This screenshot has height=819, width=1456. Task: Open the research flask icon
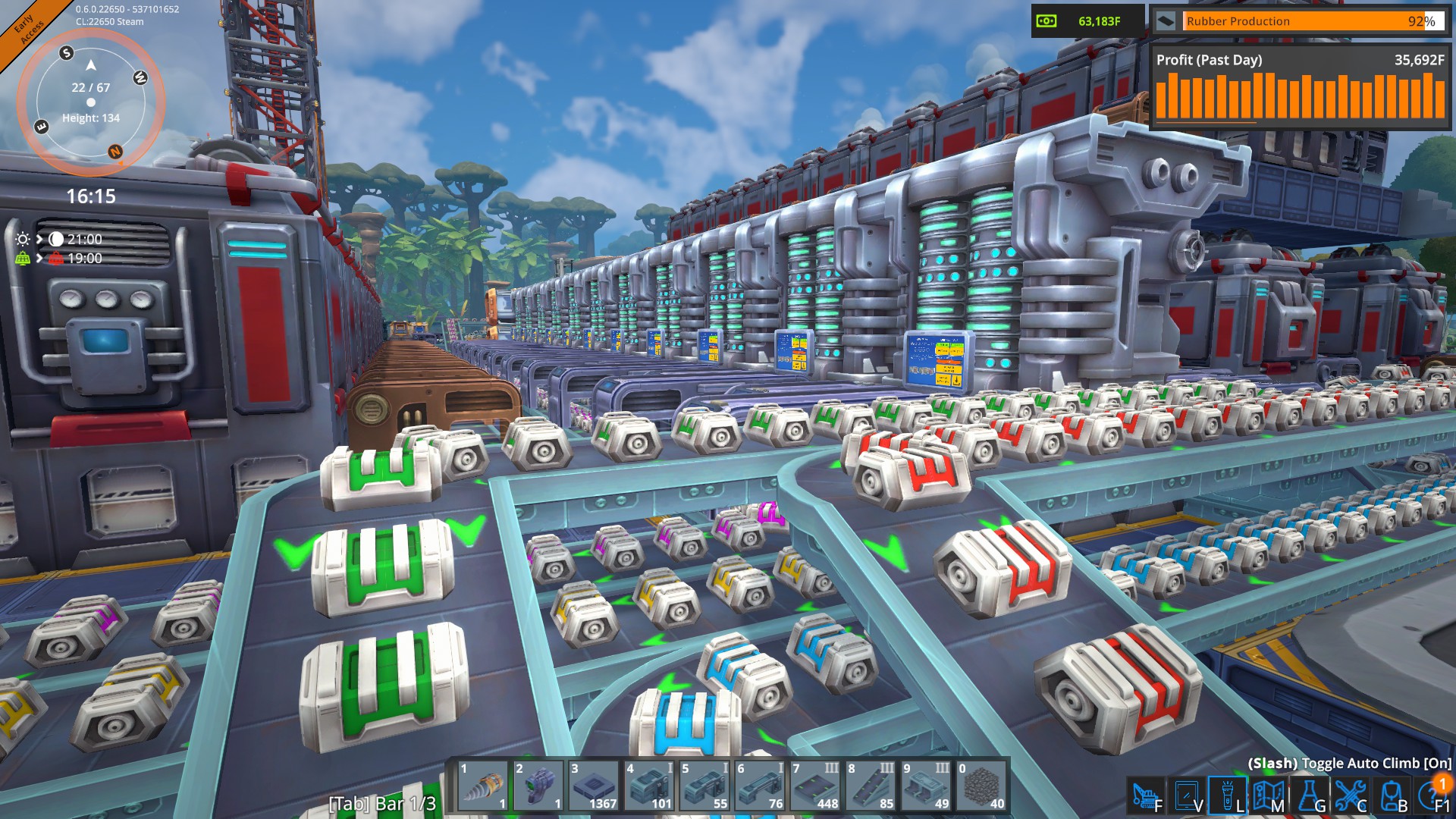coord(1310,795)
